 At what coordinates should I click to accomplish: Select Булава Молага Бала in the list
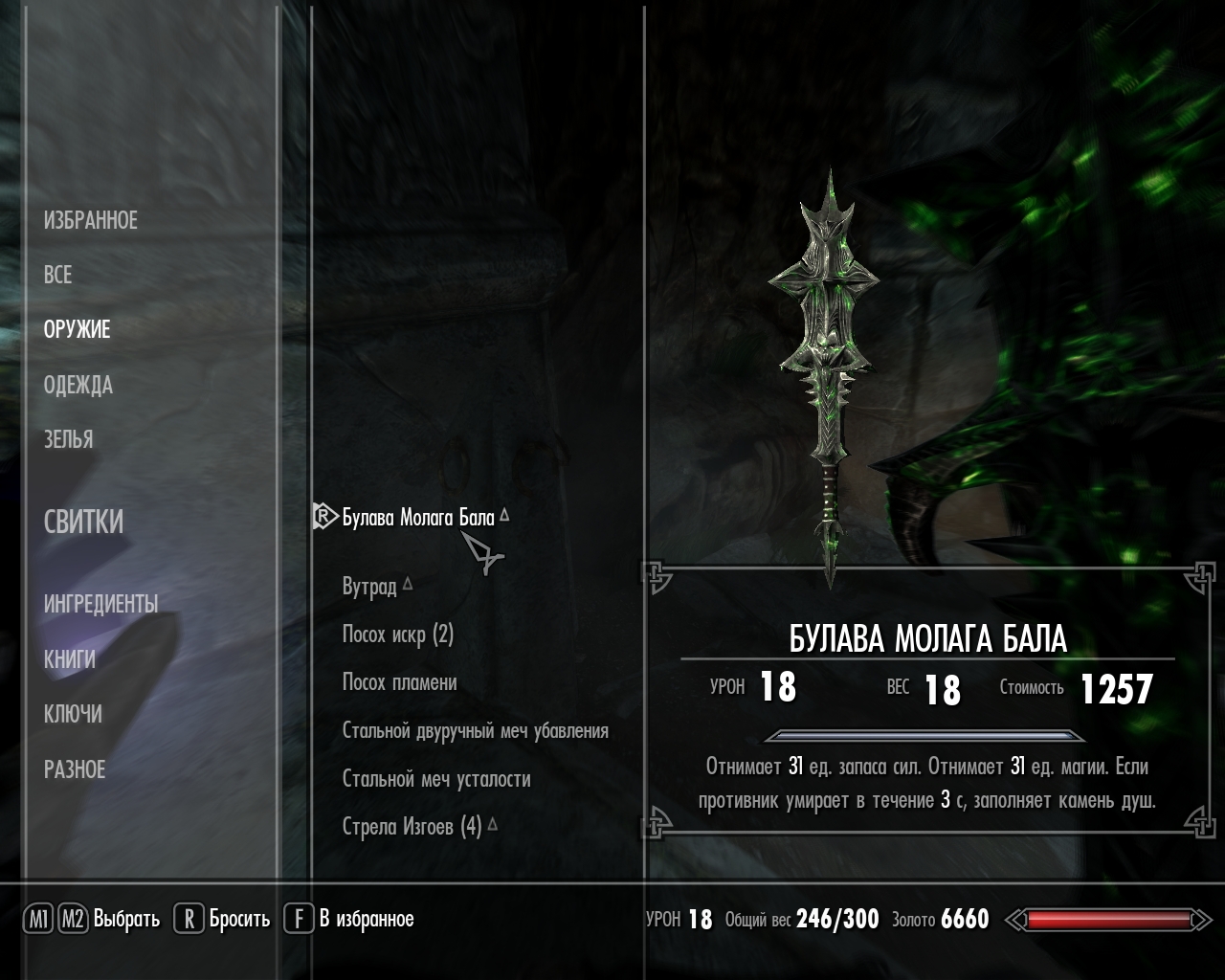click(418, 518)
